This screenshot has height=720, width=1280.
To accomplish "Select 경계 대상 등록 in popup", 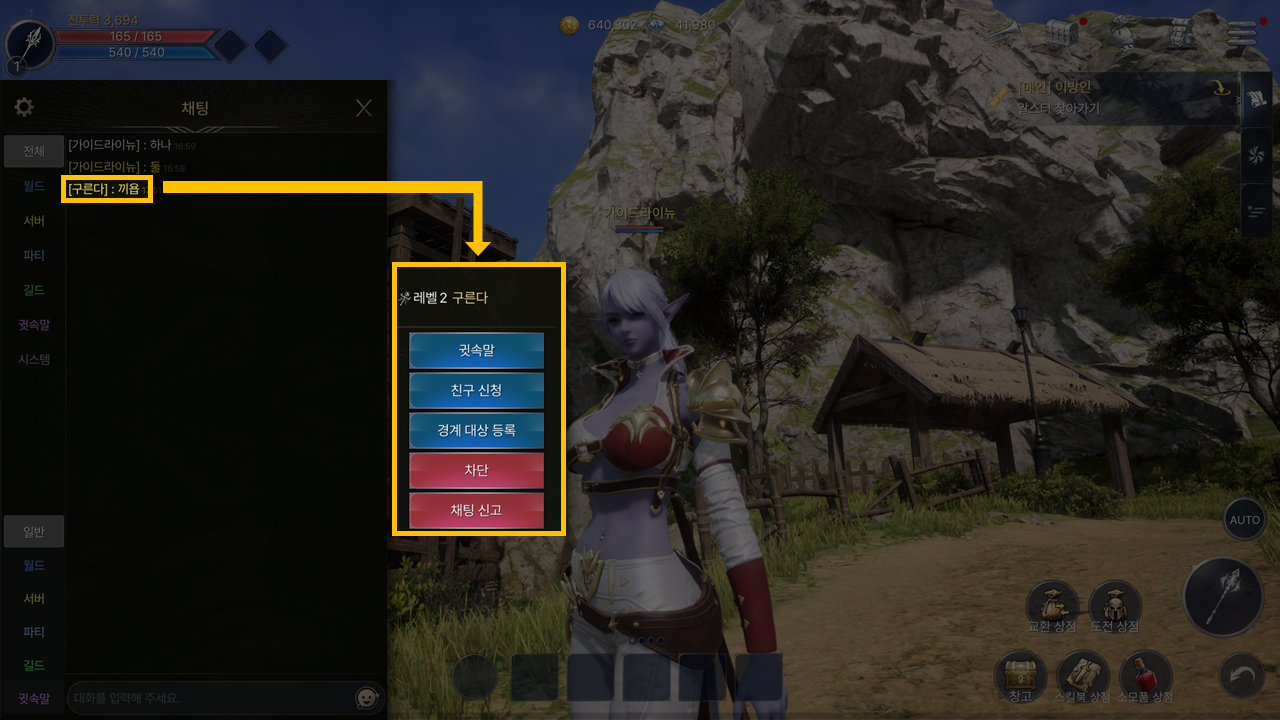I will [x=476, y=431].
